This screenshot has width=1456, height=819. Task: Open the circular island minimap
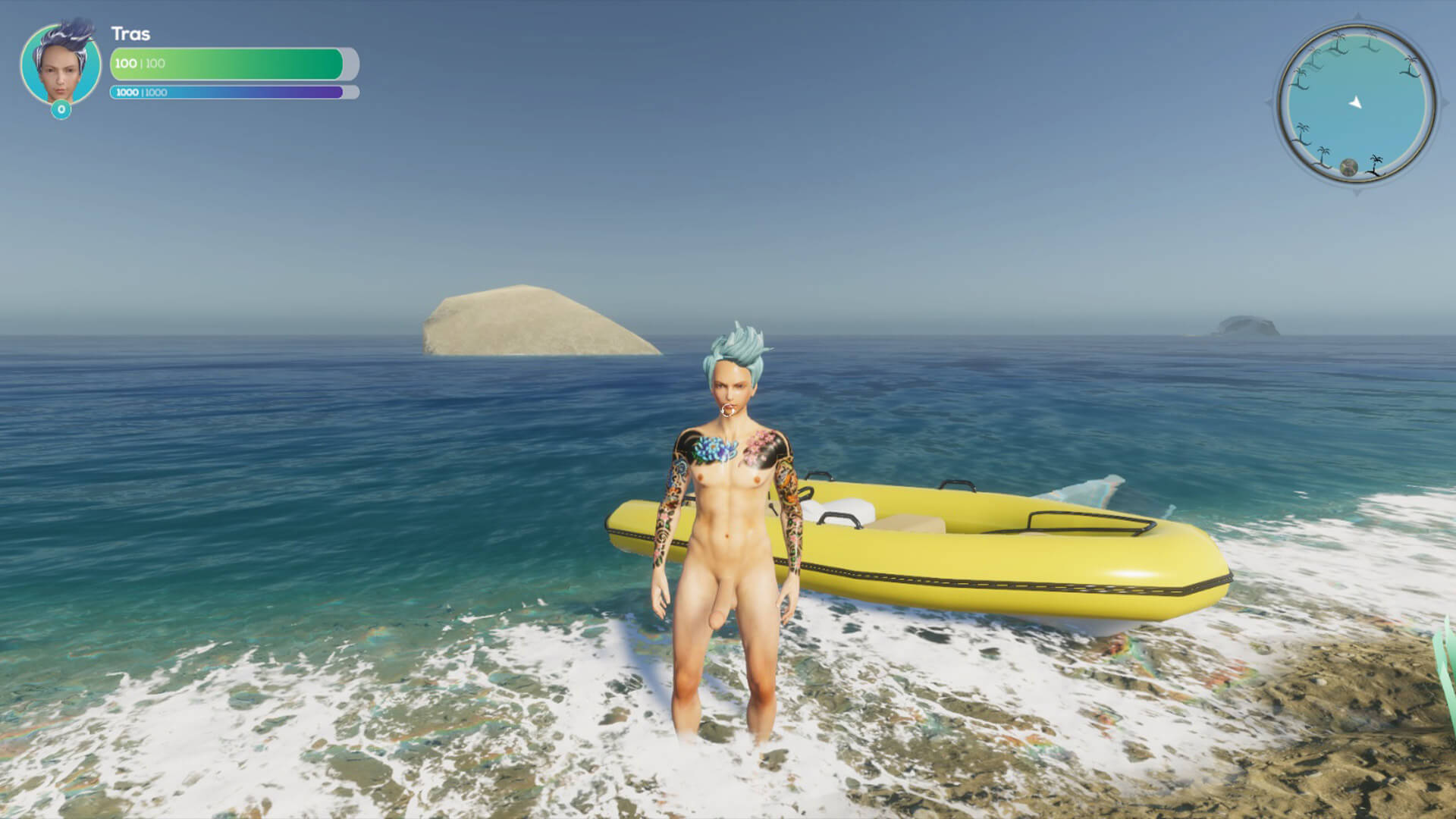click(x=1355, y=105)
